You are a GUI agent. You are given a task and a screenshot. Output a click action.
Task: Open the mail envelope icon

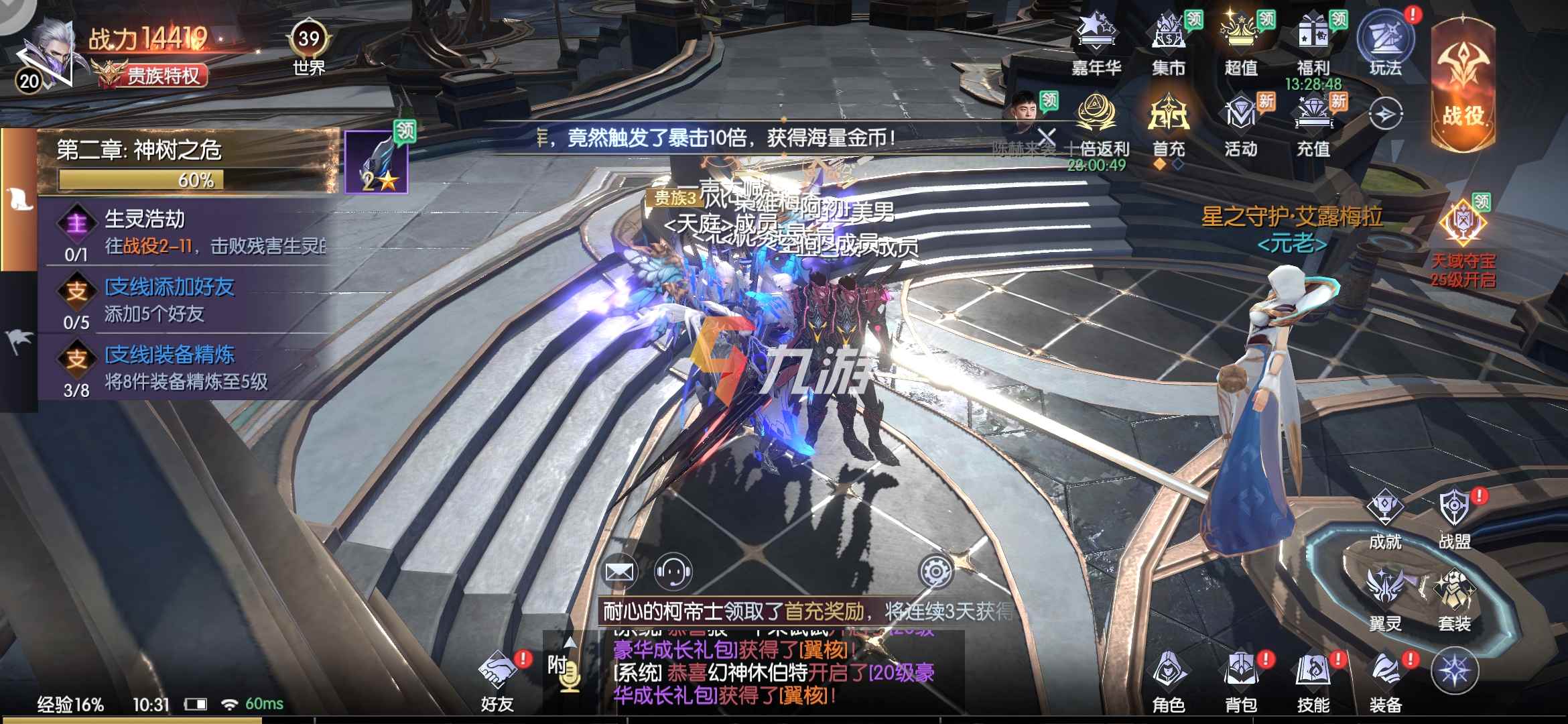coord(619,572)
